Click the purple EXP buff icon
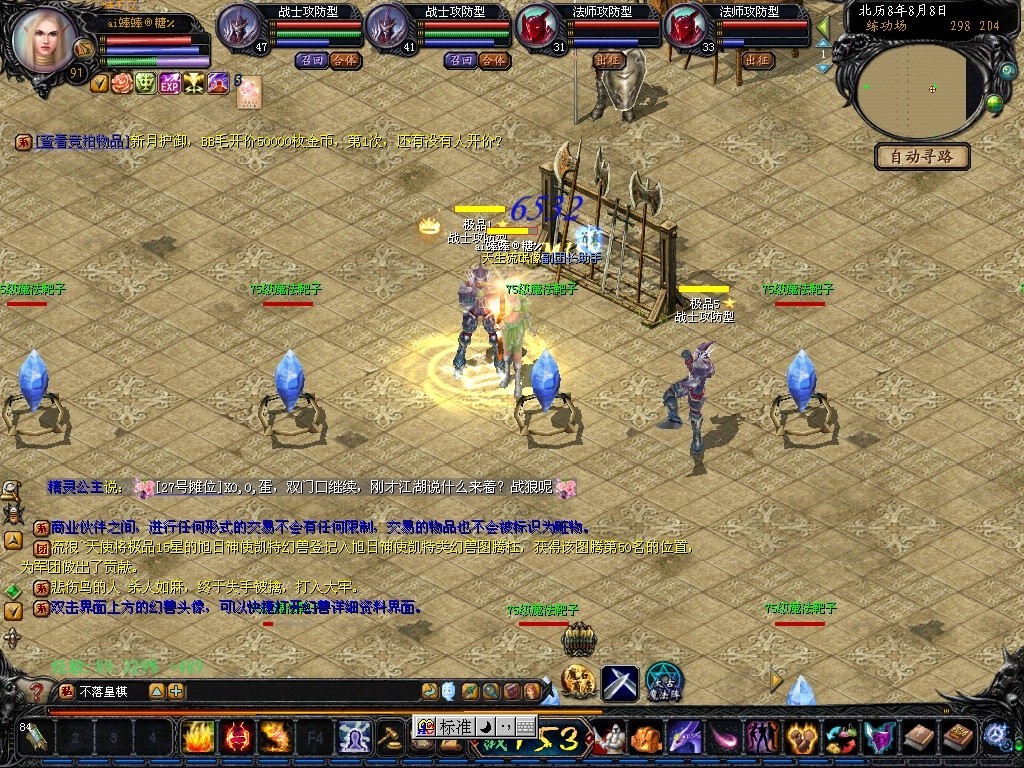The width and height of the screenshot is (1024, 768). pos(169,83)
